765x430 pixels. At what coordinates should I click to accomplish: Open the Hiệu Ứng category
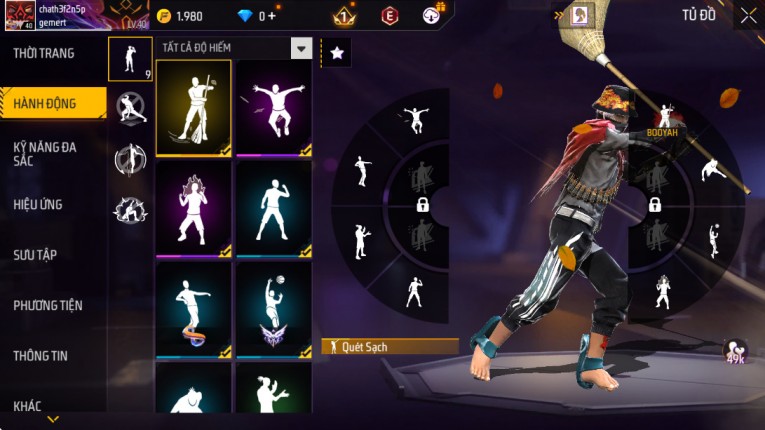tap(38, 204)
